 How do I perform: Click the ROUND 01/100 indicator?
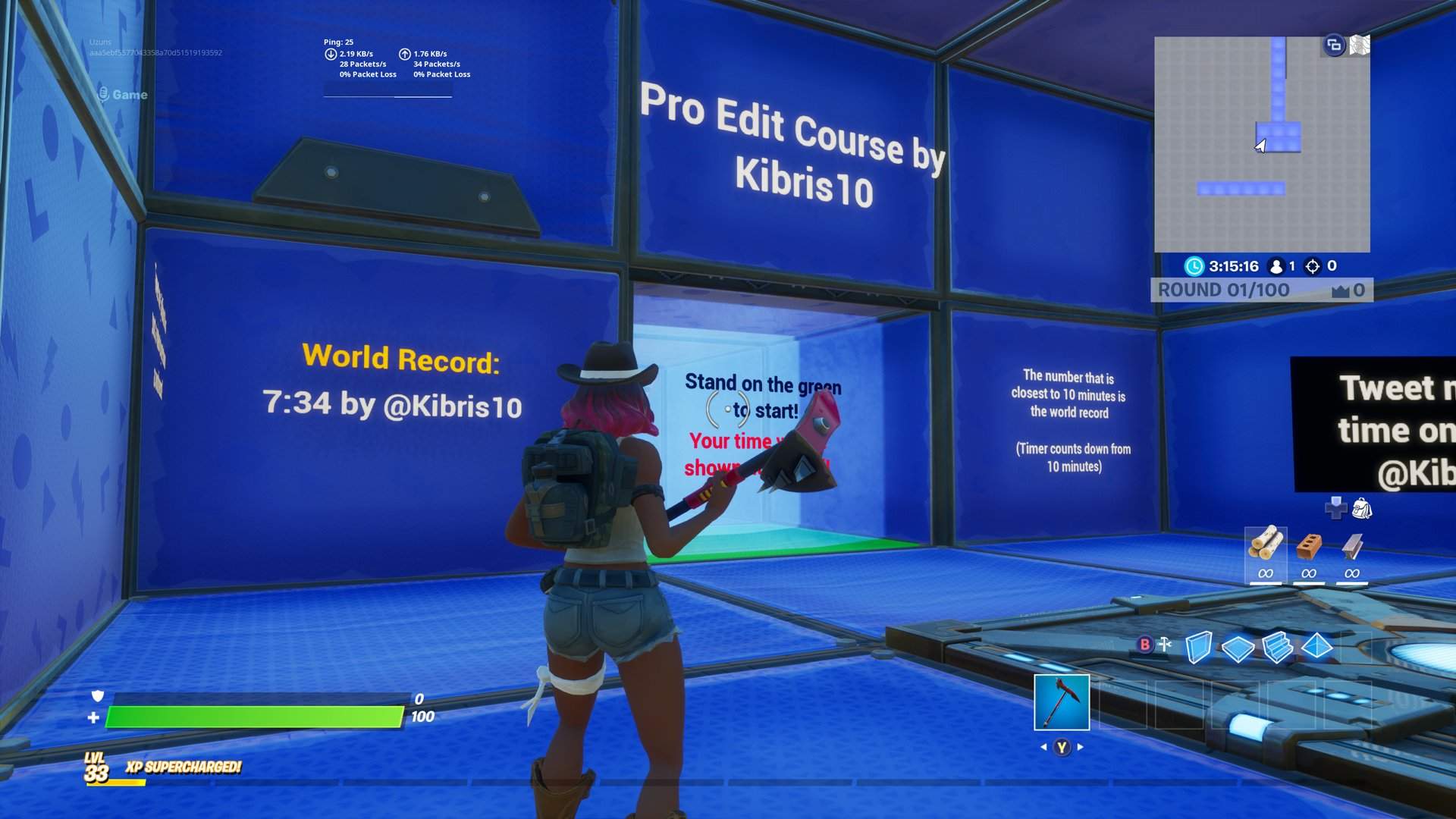(x=1223, y=290)
